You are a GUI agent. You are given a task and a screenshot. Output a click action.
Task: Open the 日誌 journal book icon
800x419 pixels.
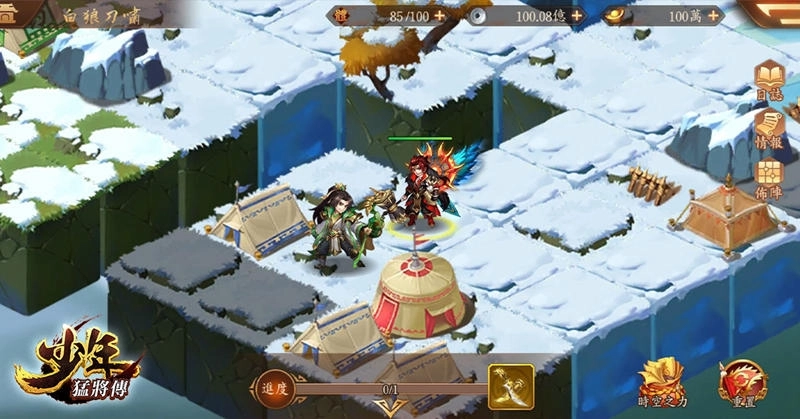point(771,79)
